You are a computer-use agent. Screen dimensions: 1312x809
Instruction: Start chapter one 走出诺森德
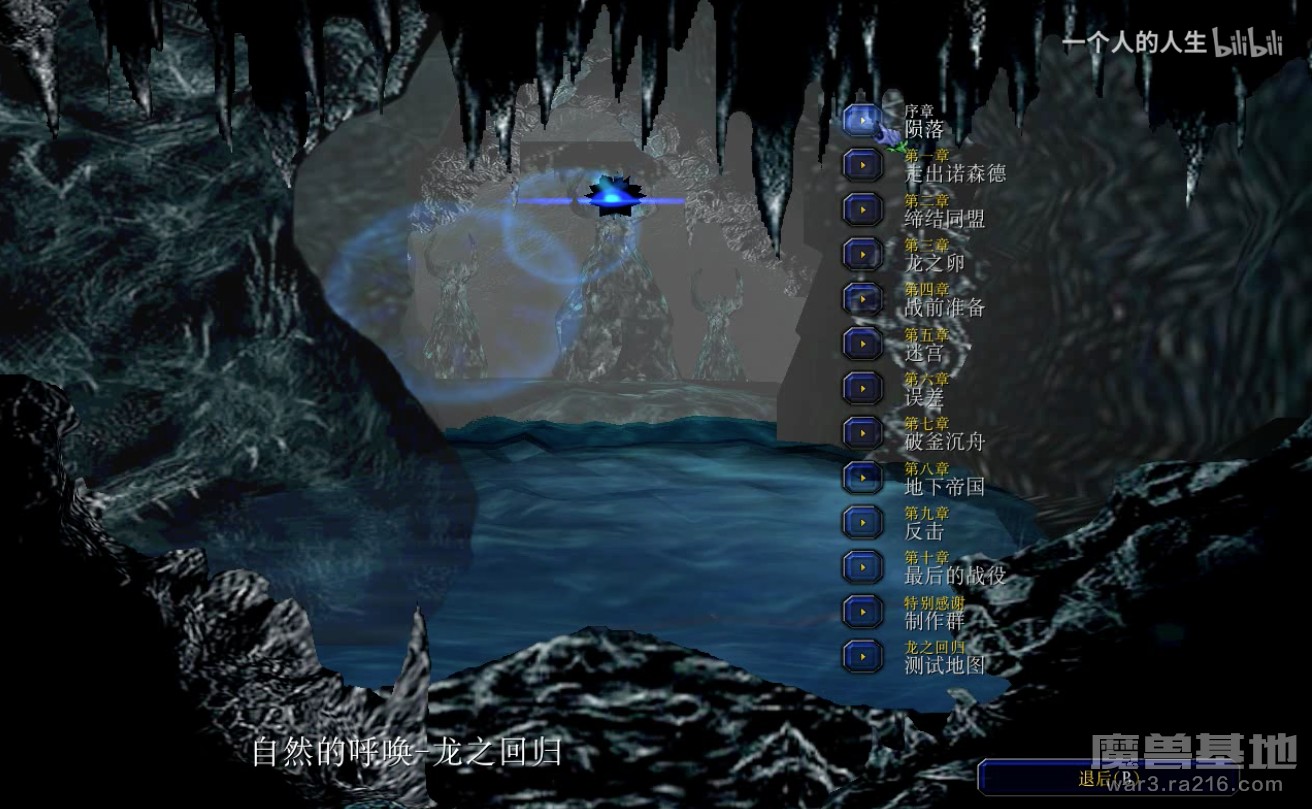tap(862, 165)
